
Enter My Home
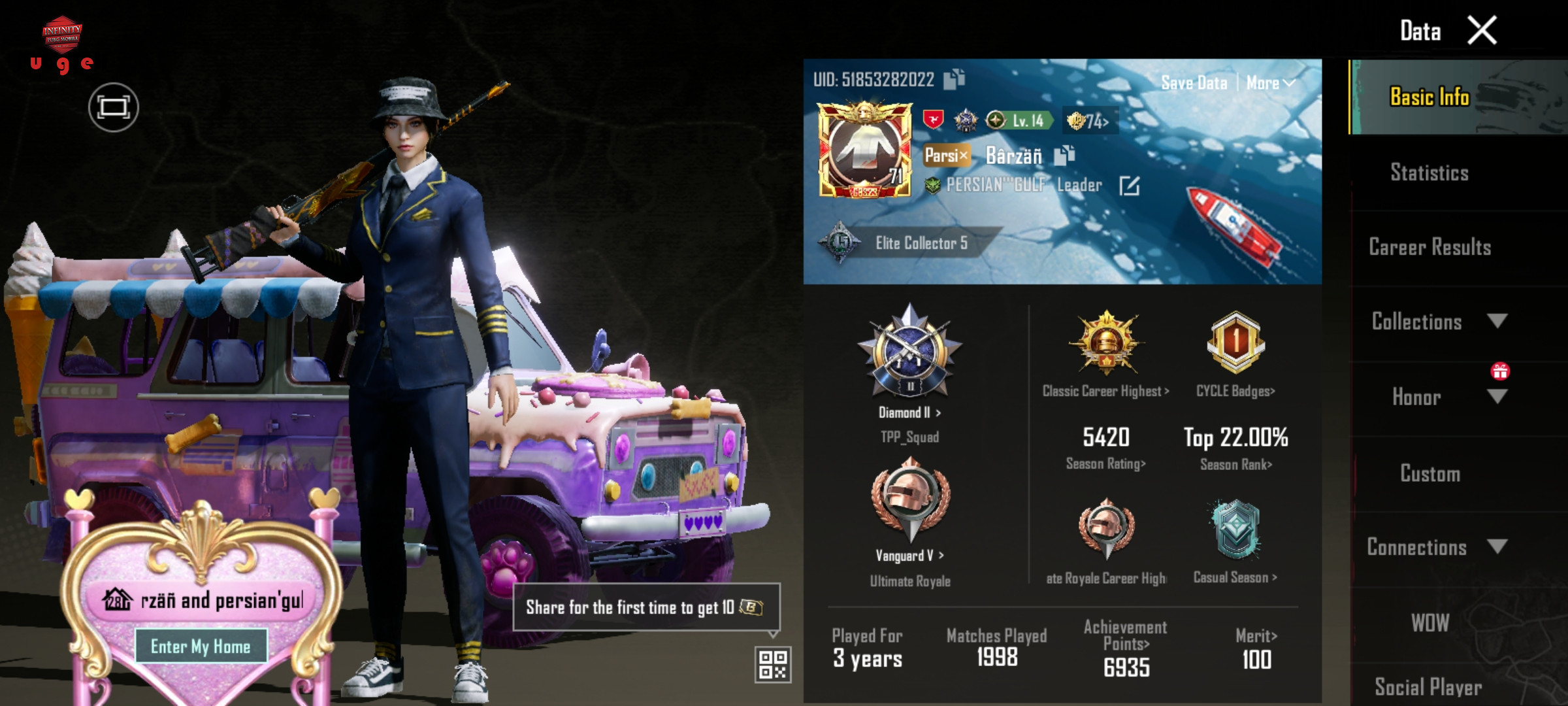point(201,647)
